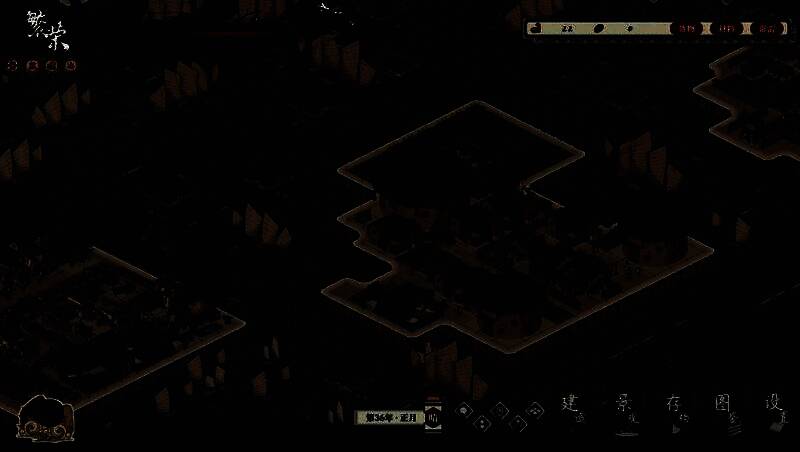Open the 存 save menu
This screenshot has height=452, width=800.
coord(673,404)
